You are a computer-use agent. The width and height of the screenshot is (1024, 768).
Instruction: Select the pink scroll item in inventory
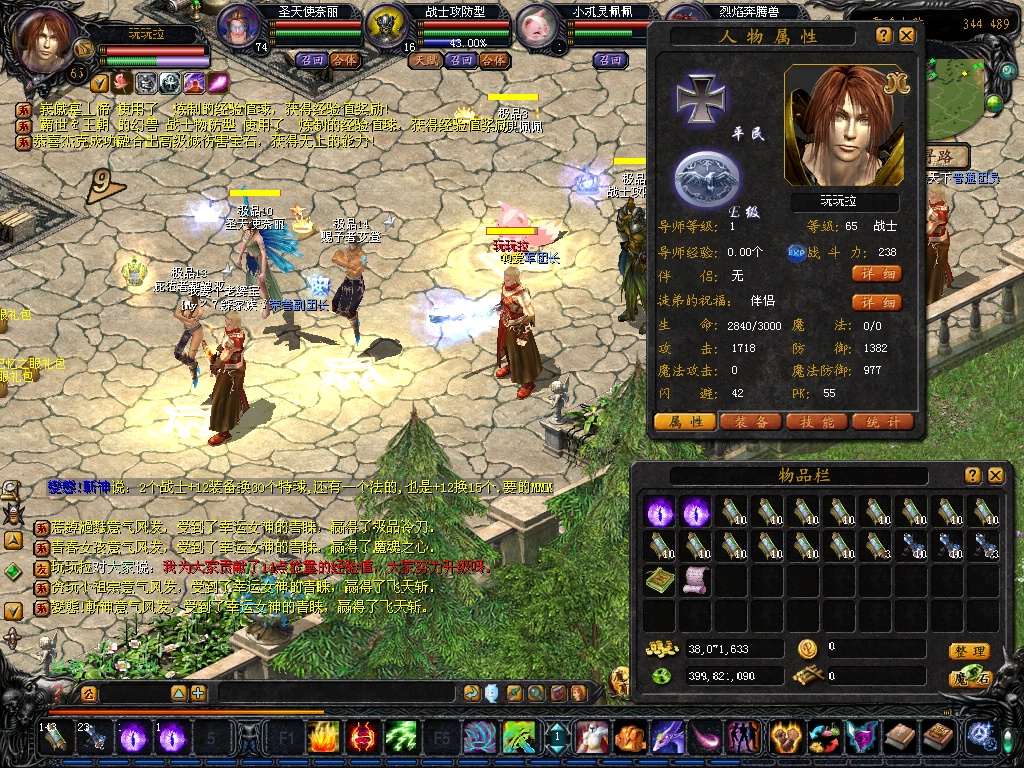pos(695,579)
